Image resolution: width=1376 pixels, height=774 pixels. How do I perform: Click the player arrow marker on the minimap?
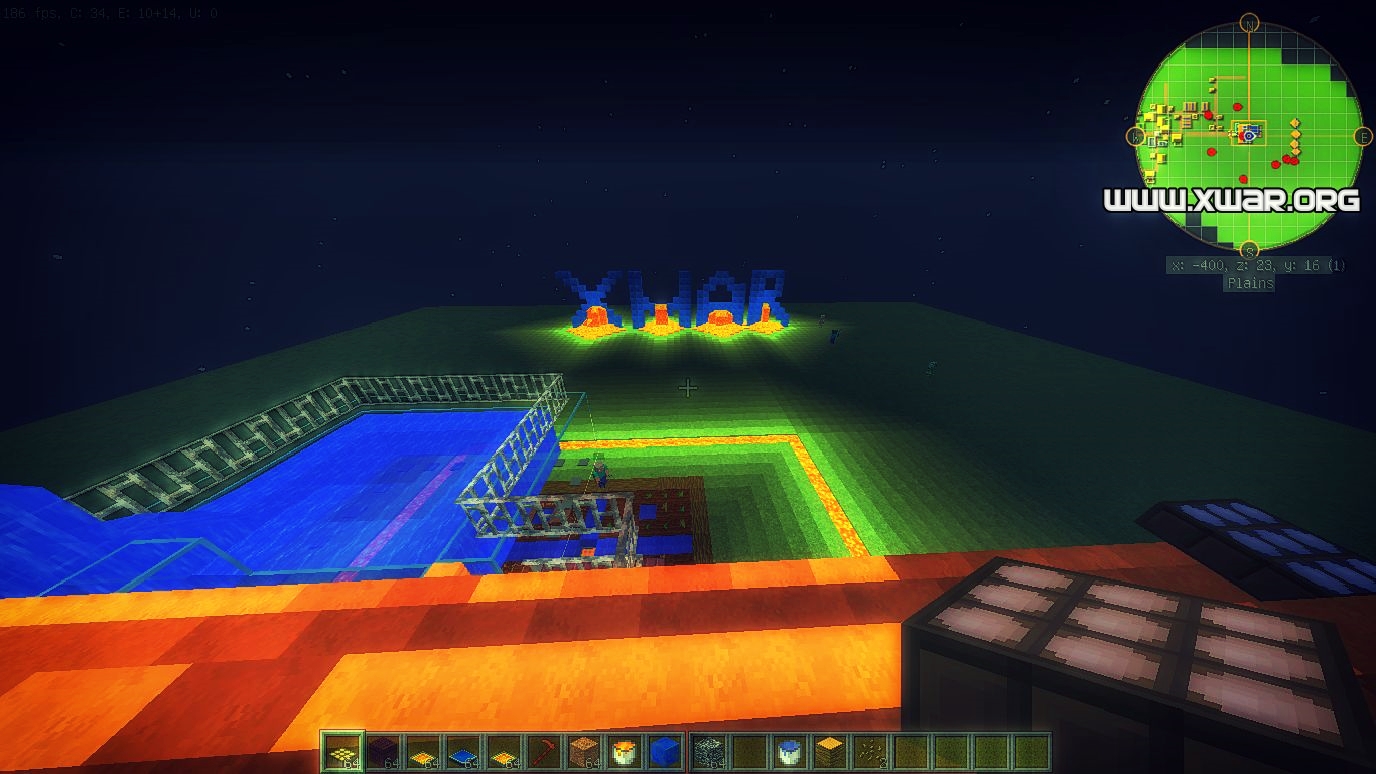pos(1248,136)
